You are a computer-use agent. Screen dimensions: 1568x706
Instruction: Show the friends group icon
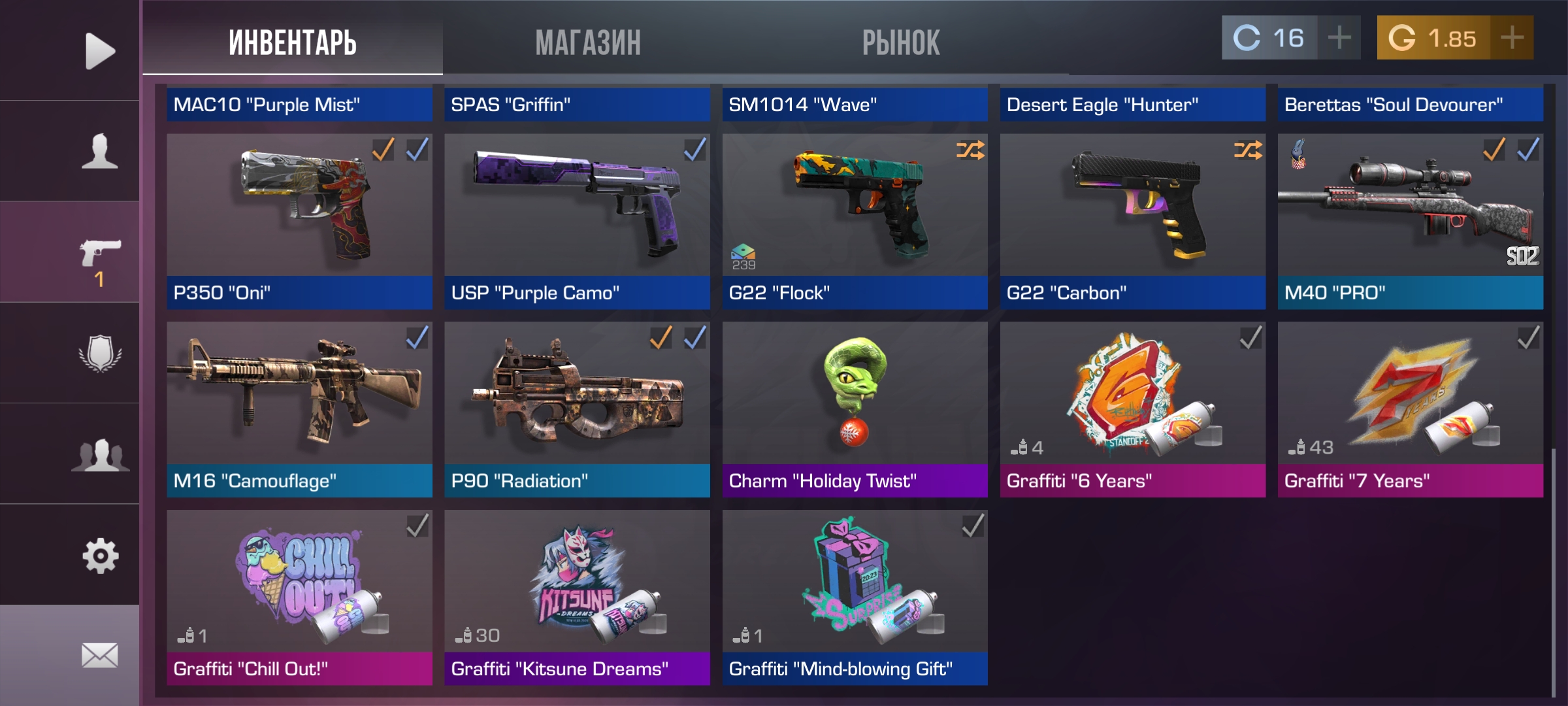point(99,454)
